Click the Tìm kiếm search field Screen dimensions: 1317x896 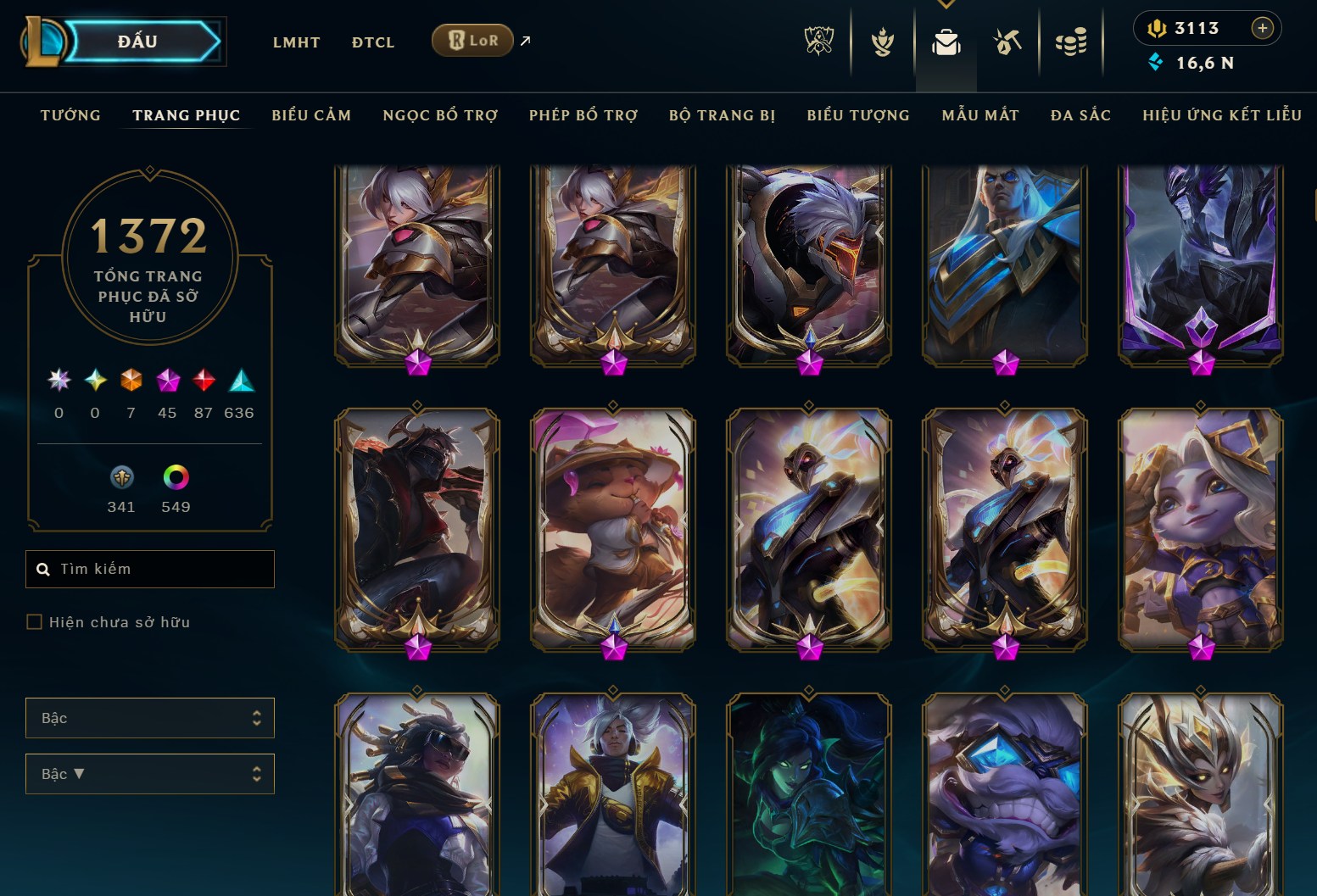pos(149,569)
